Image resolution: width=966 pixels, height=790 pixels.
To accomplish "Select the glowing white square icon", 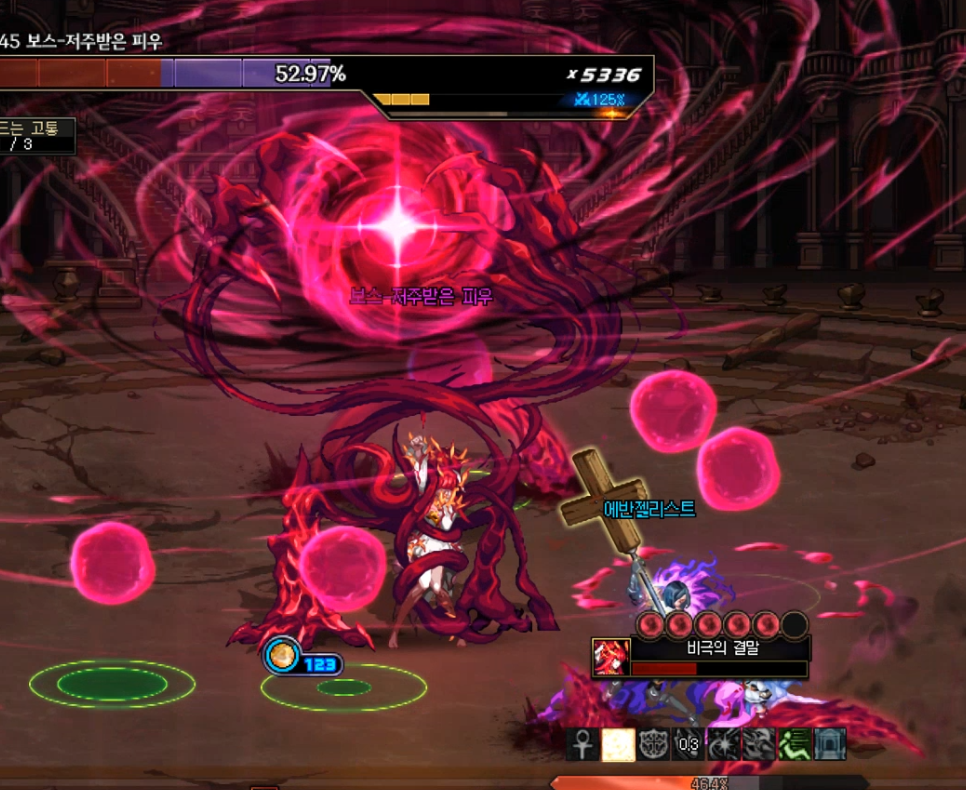I will 617,744.
